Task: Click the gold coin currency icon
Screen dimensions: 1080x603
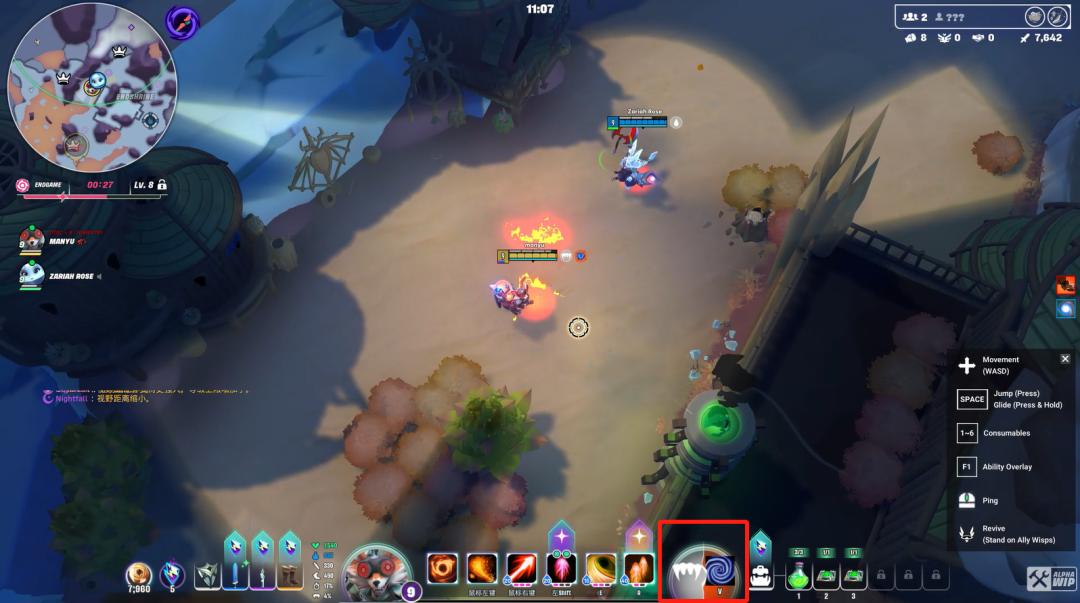Action: [139, 575]
